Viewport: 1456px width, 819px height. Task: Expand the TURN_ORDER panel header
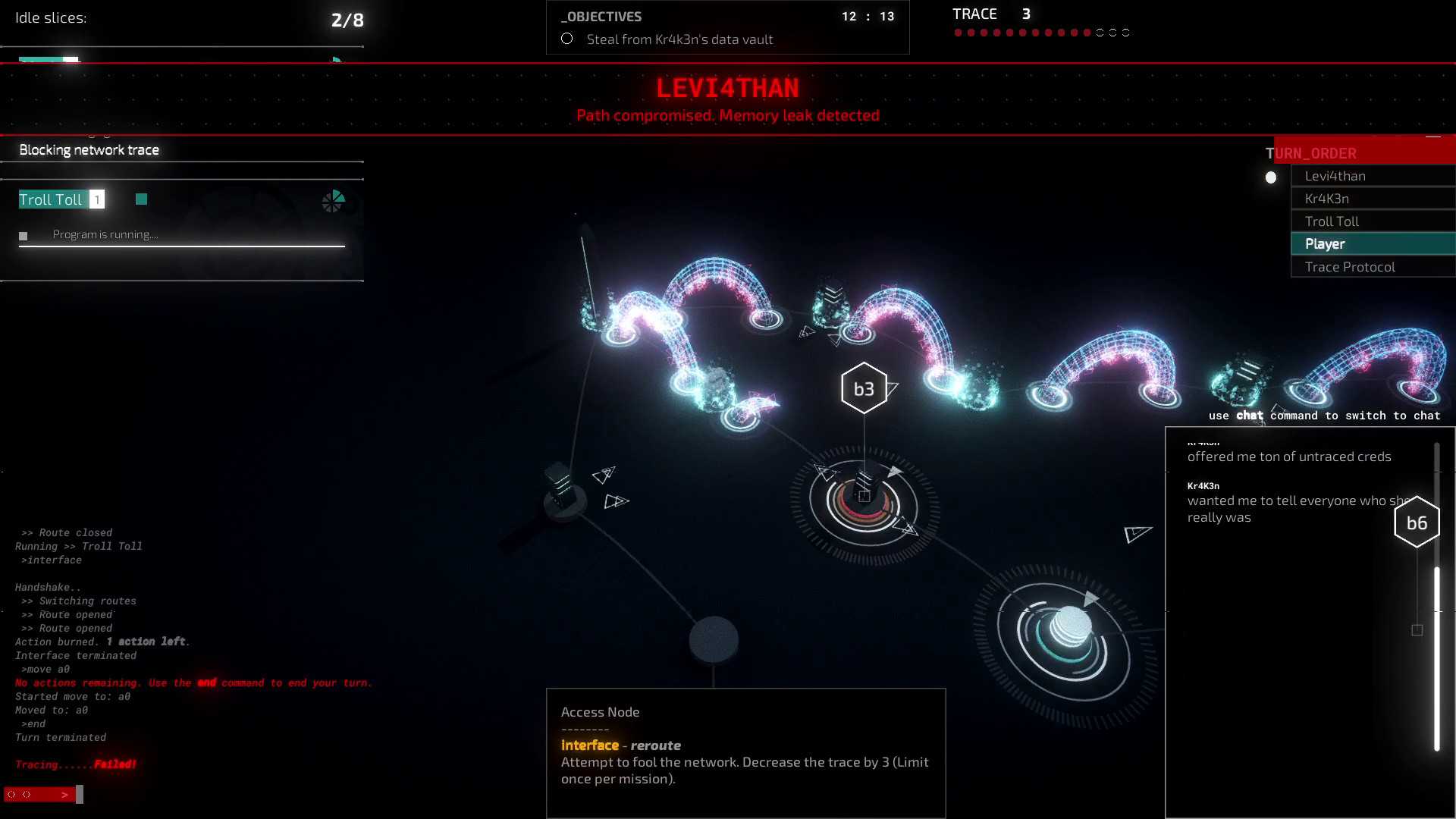tap(1312, 153)
